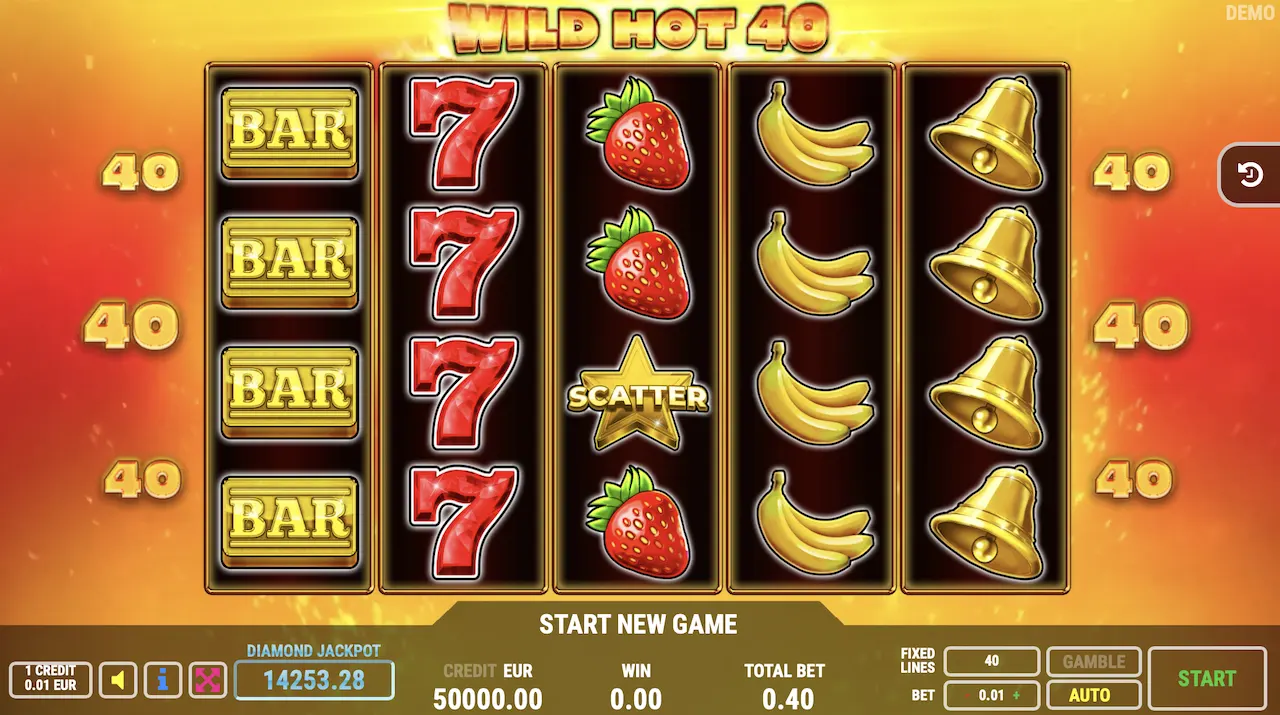Image resolution: width=1280 pixels, height=715 pixels.
Task: Change the credit denomination button
Action: coord(50,680)
